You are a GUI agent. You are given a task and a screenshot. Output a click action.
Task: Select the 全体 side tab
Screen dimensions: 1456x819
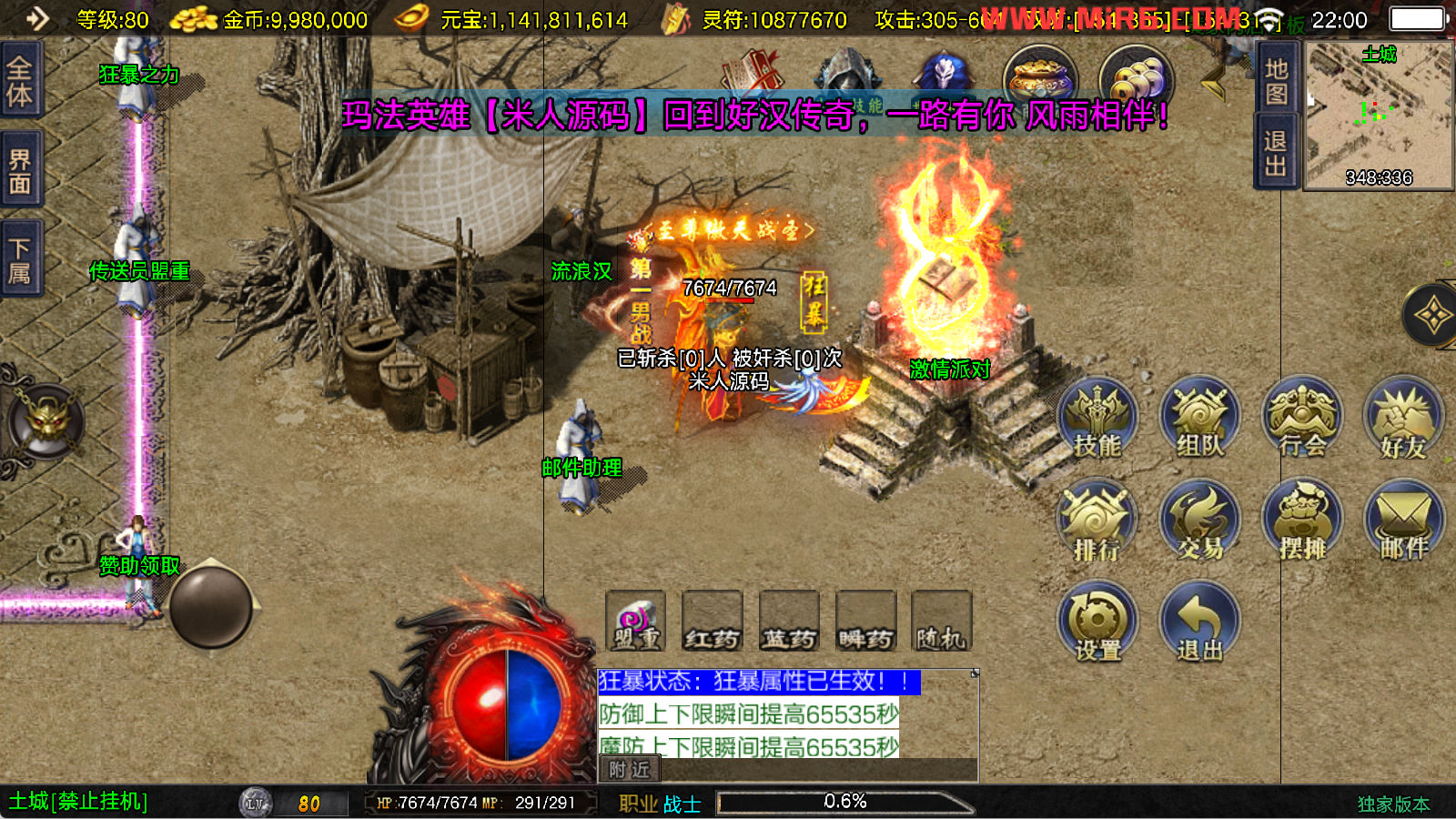[20, 81]
